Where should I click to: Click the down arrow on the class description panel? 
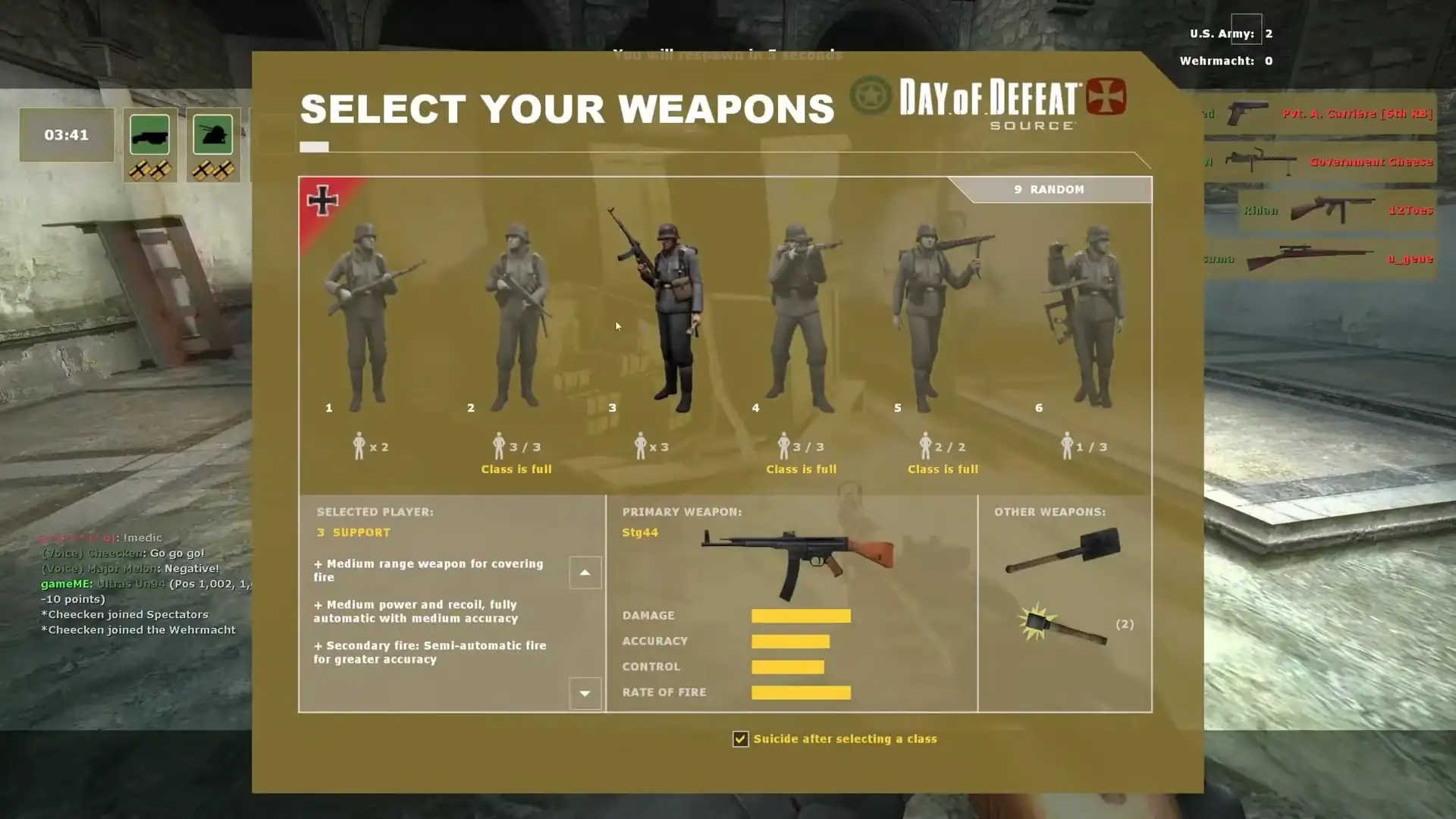pyautogui.click(x=585, y=693)
